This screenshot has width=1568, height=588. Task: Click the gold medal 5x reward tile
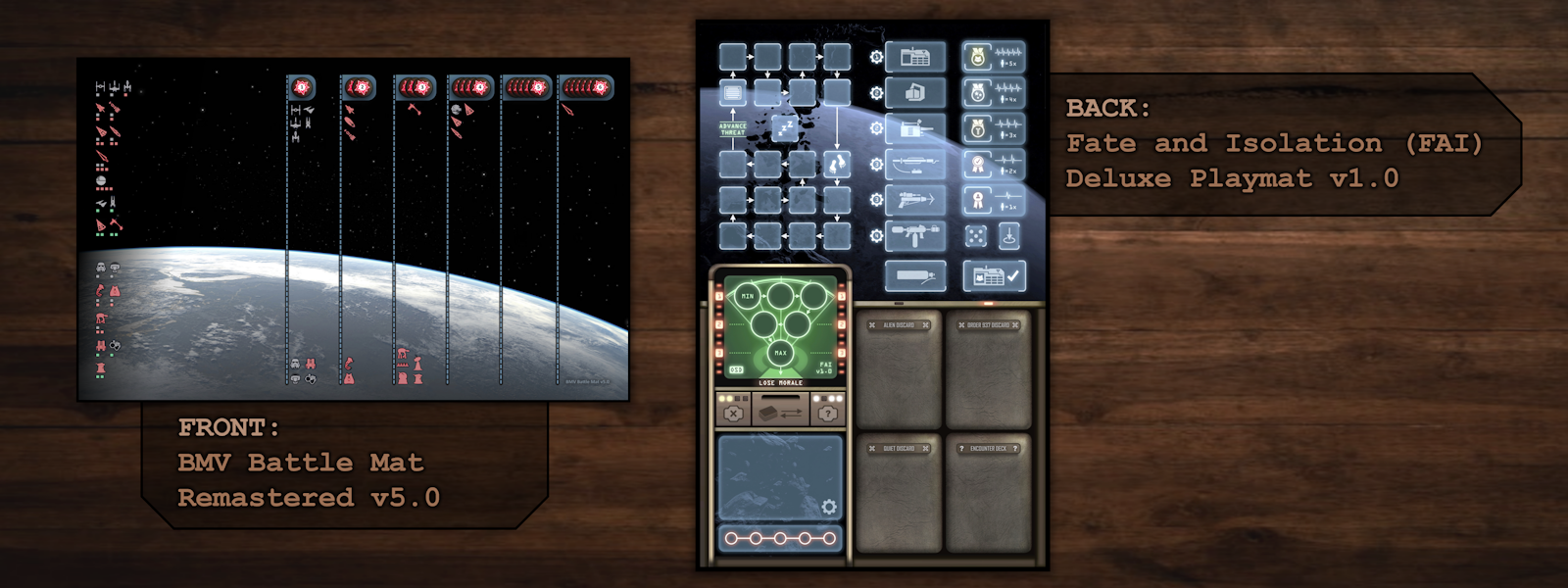tap(994, 58)
